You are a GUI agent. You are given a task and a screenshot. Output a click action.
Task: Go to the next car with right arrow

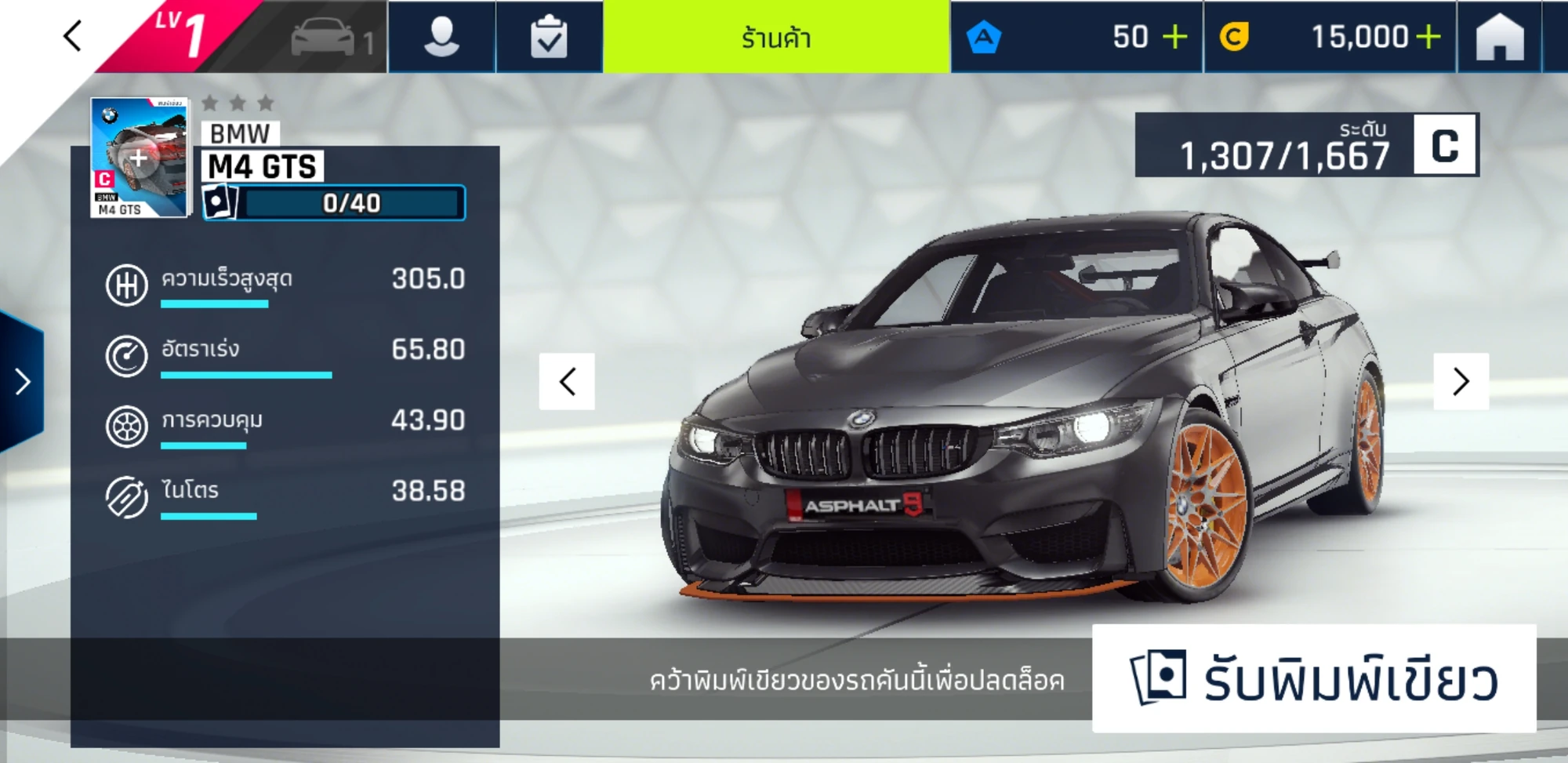coord(1460,381)
